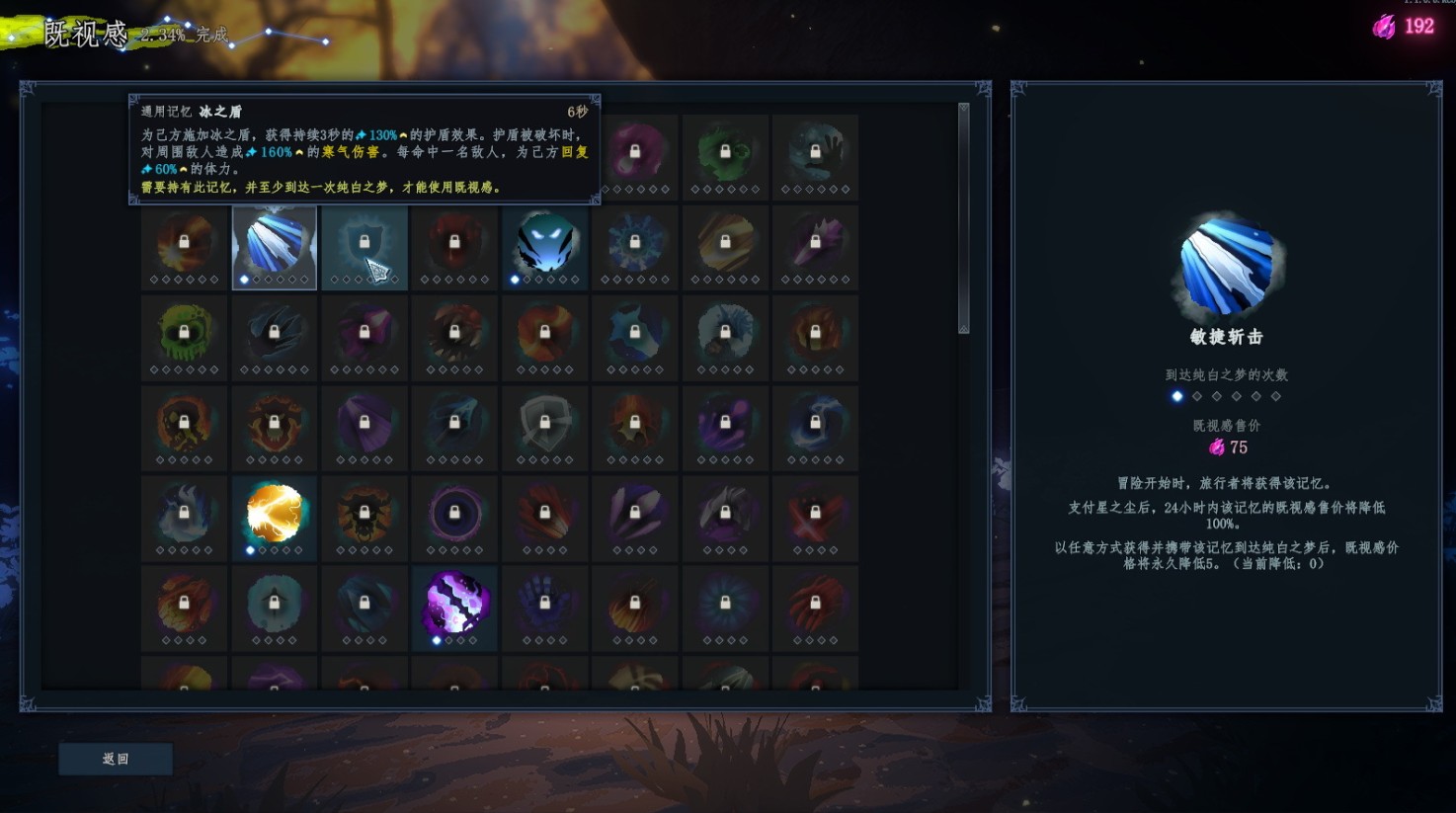Select the locked 冰之盾 ice shield slot
This screenshot has height=813, width=1456.
tap(364, 246)
